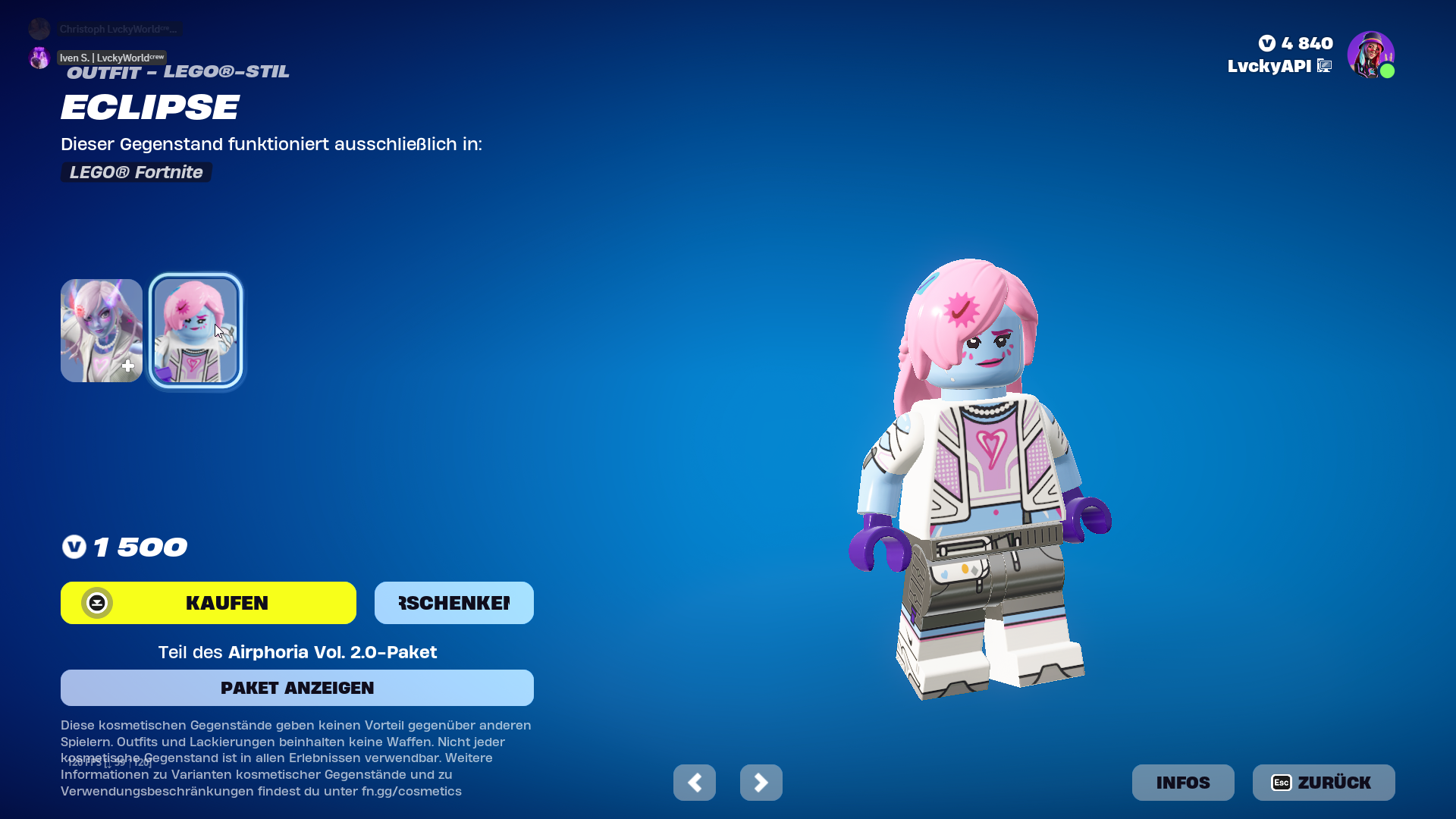Select party member Iven S. LvckyWorld
1456x819 pixels.
coord(111,58)
